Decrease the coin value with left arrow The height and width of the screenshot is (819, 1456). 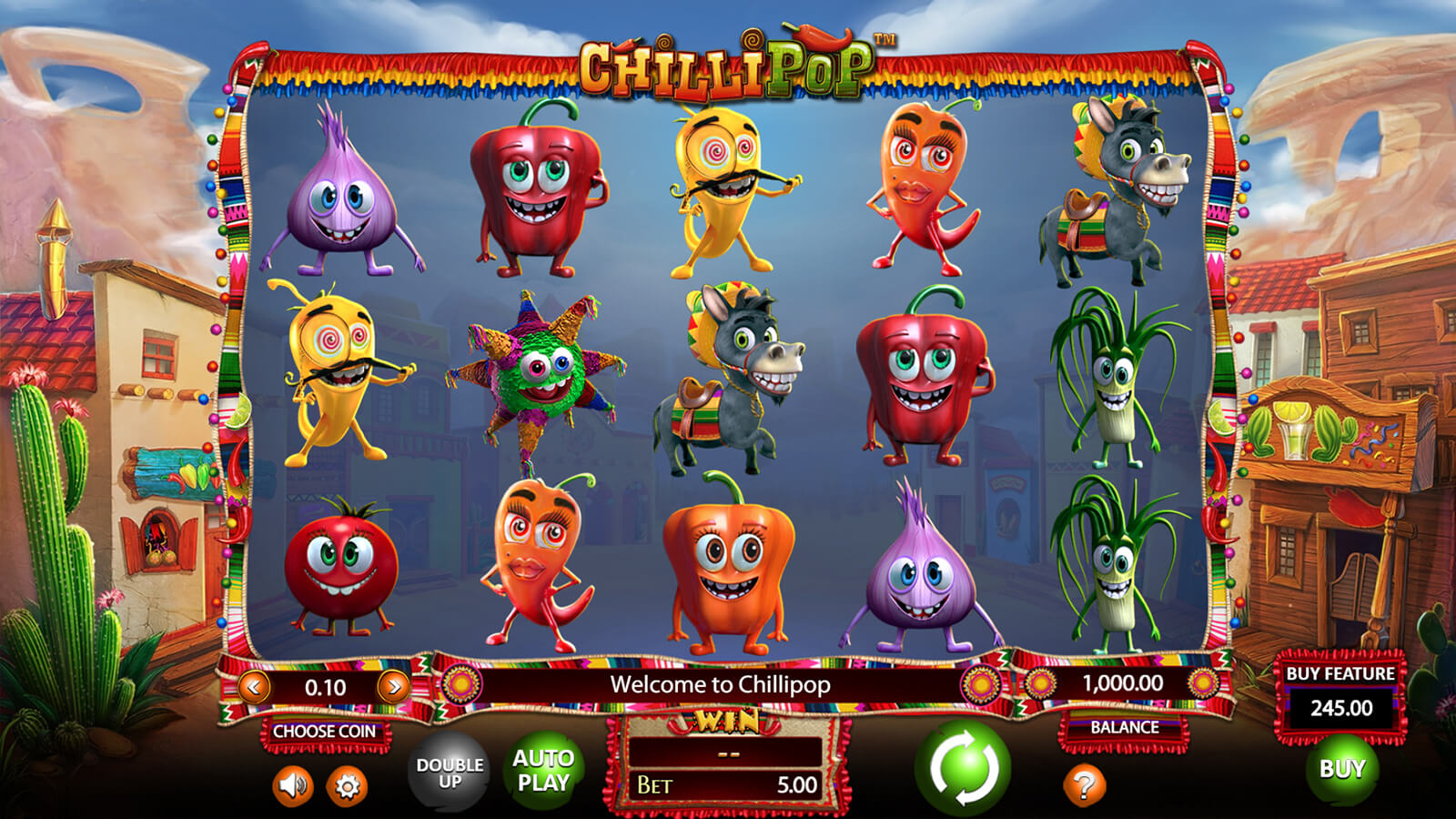pos(254,686)
